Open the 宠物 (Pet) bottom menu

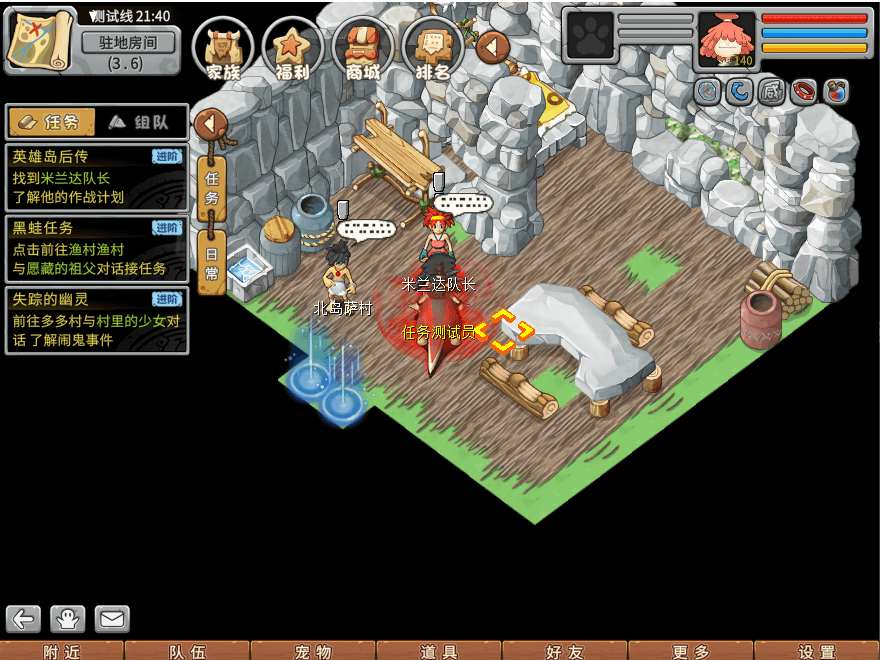[x=313, y=651]
